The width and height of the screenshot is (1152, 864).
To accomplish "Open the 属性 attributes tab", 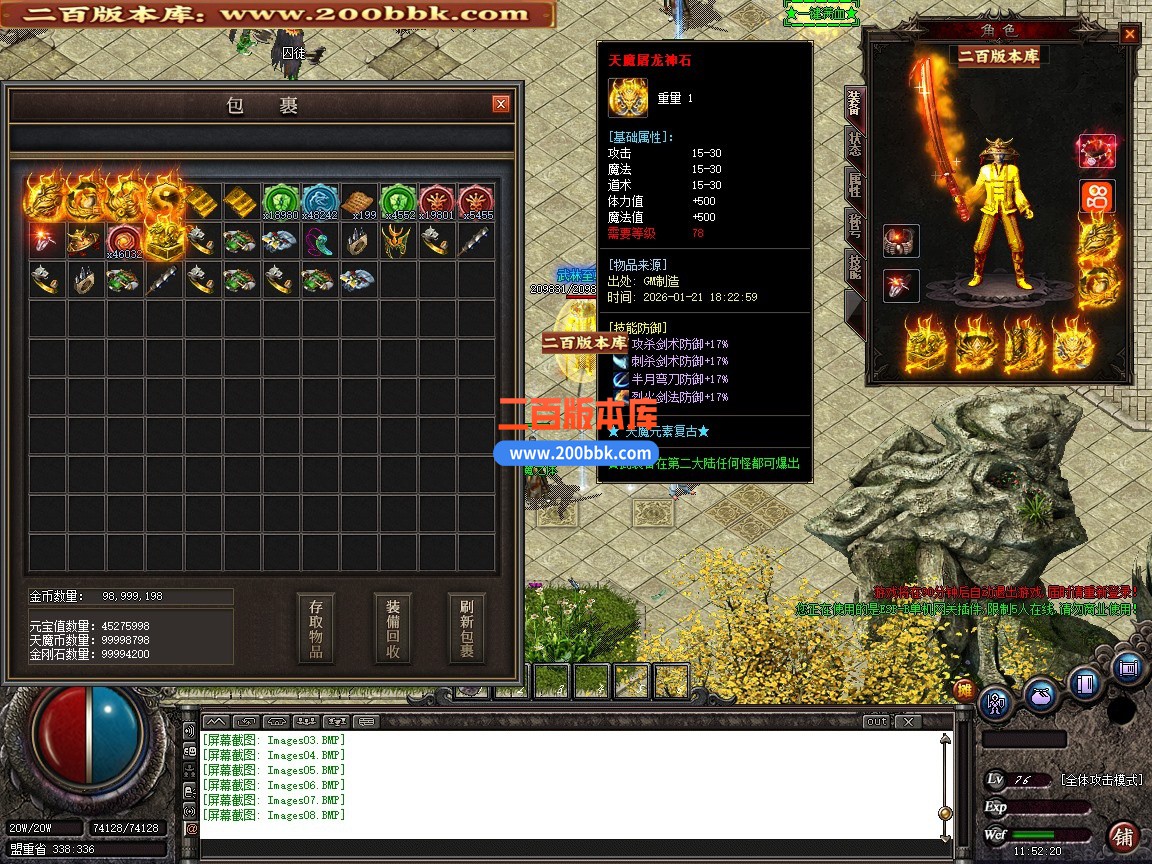I will coord(854,184).
